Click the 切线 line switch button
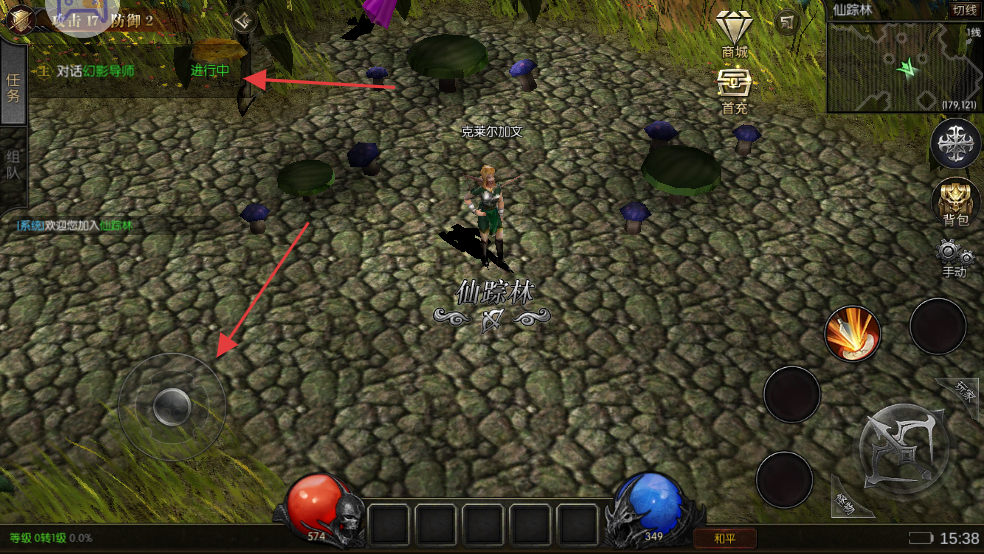The width and height of the screenshot is (984, 554). pos(964,10)
